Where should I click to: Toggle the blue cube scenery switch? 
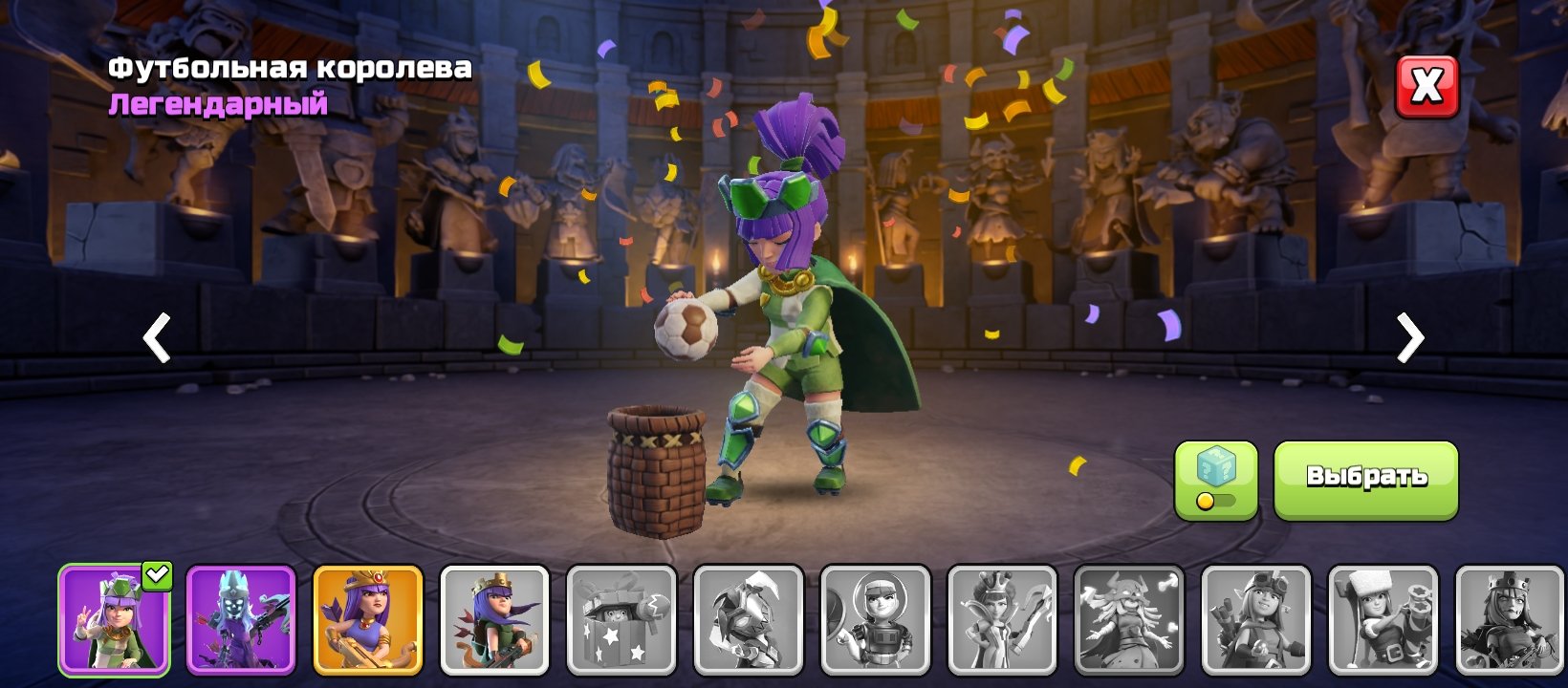tap(1215, 480)
